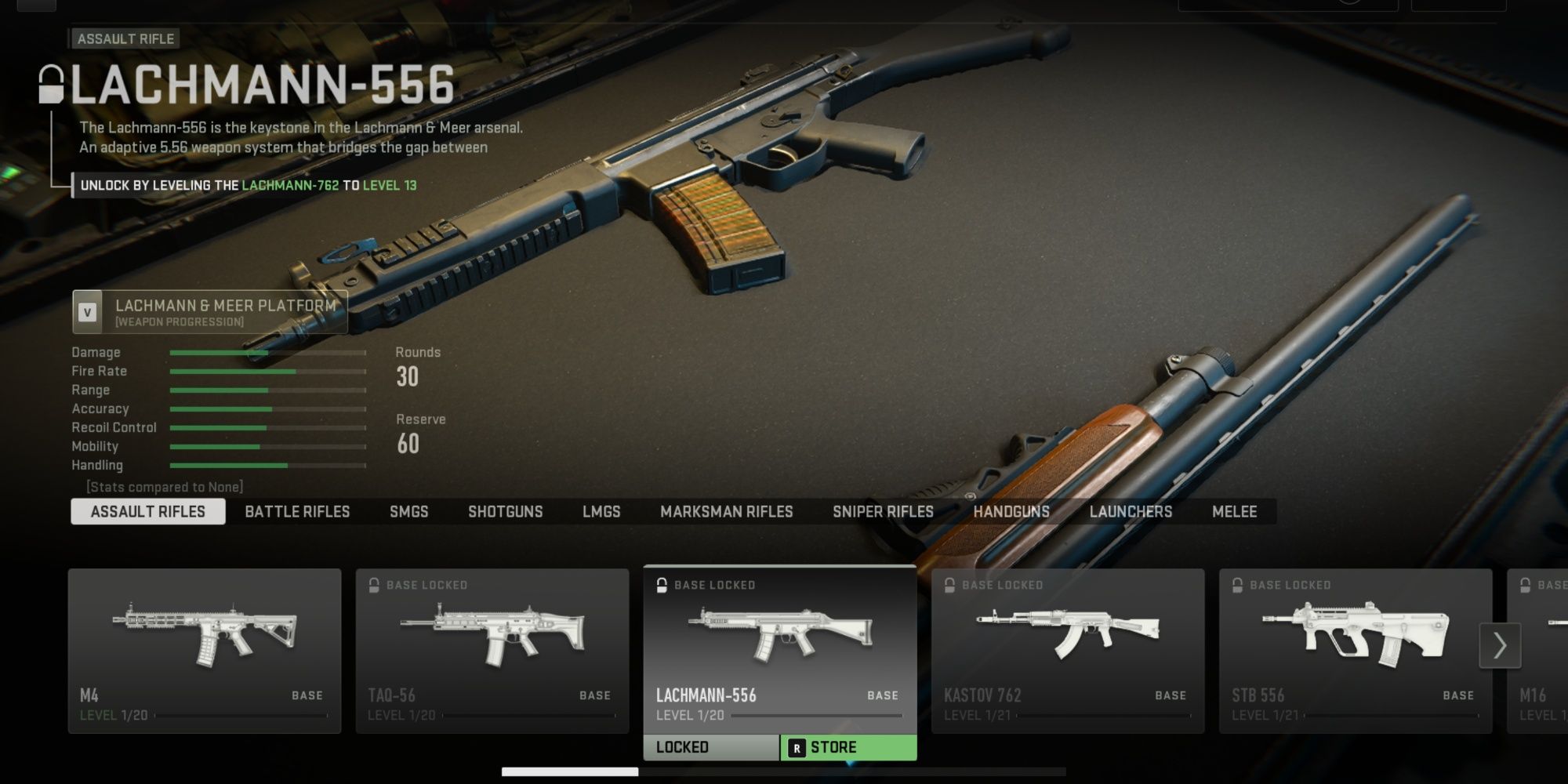Pick the Kastov 762 weapon card
Image resolution: width=1568 pixels, height=784 pixels.
1067,651
